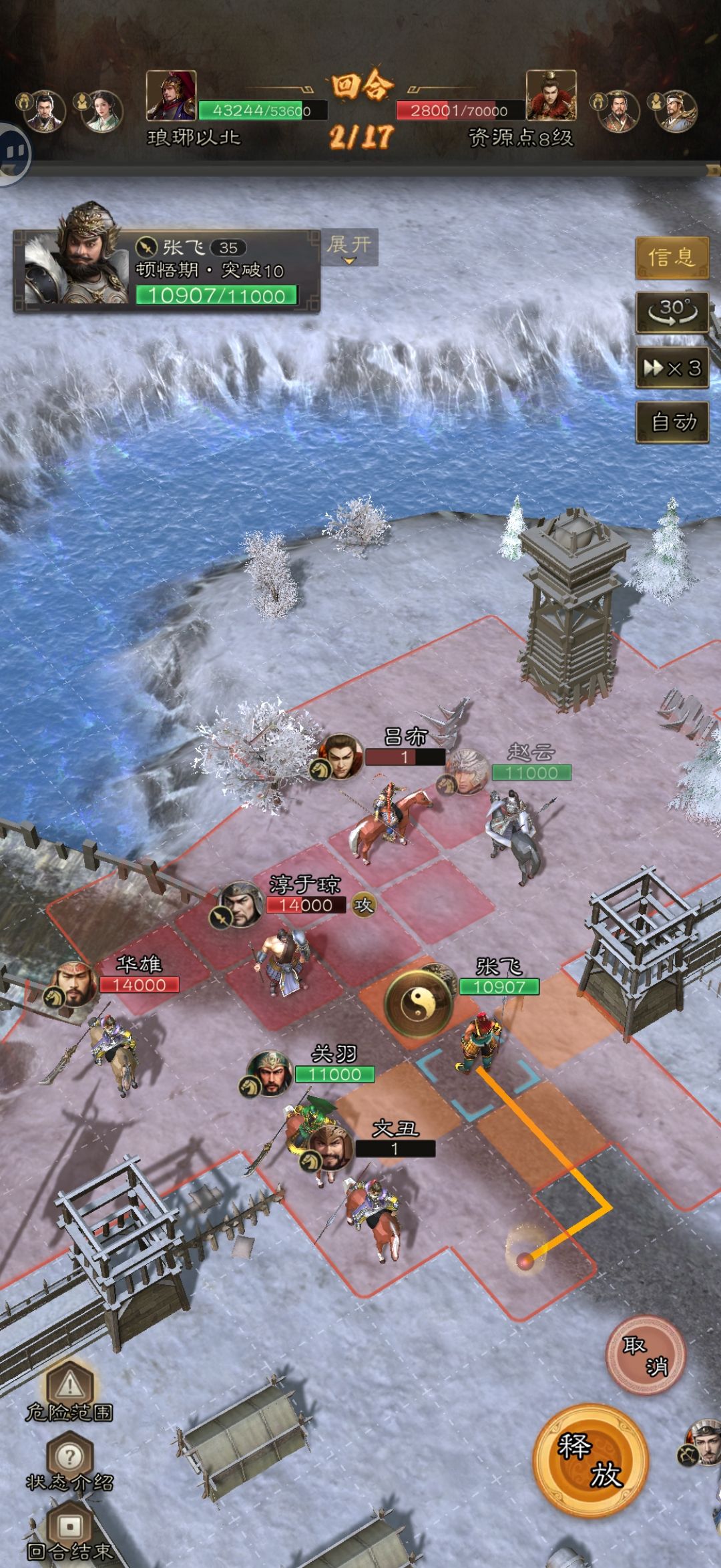Select enemy 吕布 portrait
The width and height of the screenshot is (721, 1568).
point(339,757)
